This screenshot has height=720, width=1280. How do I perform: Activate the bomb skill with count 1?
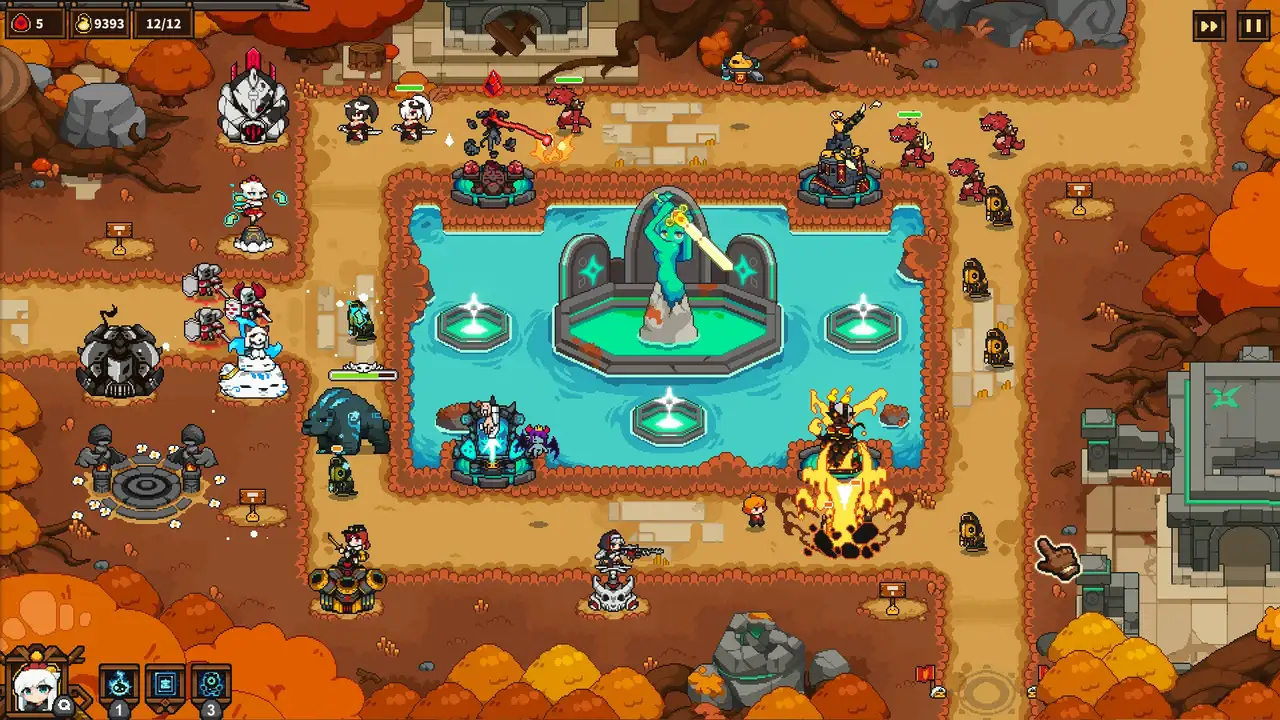click(x=119, y=684)
